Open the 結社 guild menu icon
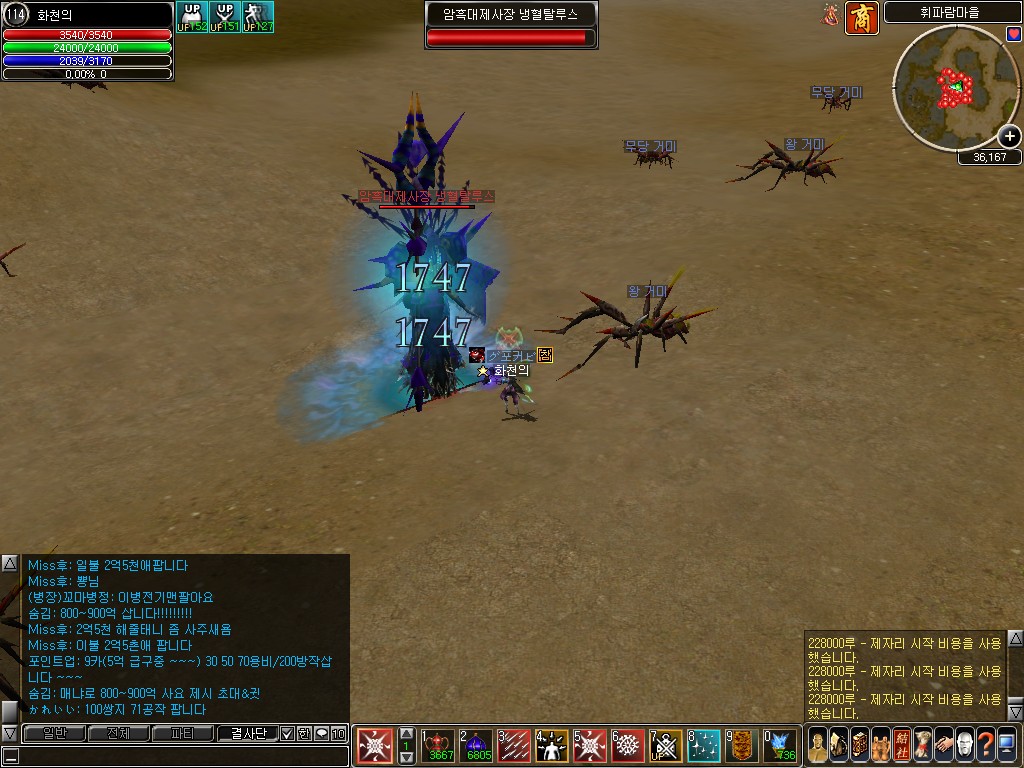Screen dimensions: 1024x768 point(902,745)
